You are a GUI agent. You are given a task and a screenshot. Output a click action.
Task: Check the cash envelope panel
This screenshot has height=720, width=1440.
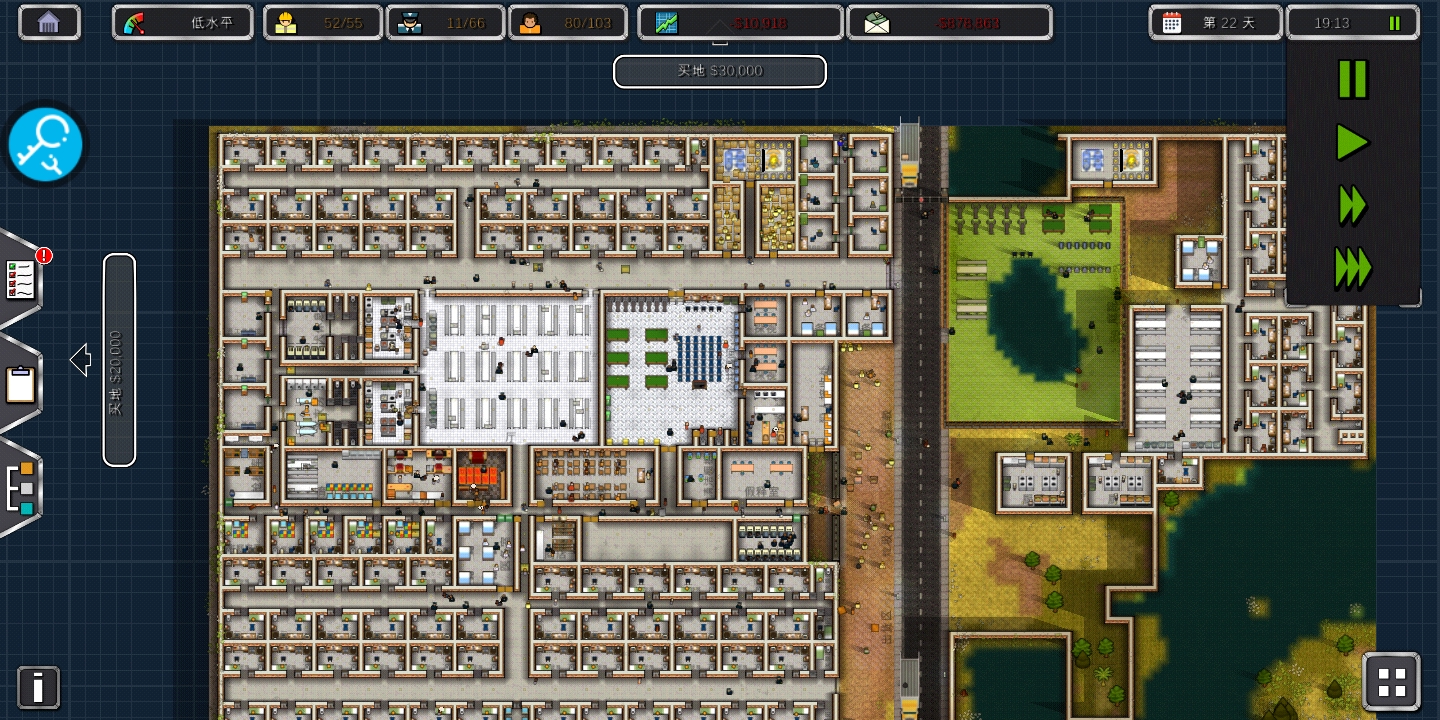point(949,22)
